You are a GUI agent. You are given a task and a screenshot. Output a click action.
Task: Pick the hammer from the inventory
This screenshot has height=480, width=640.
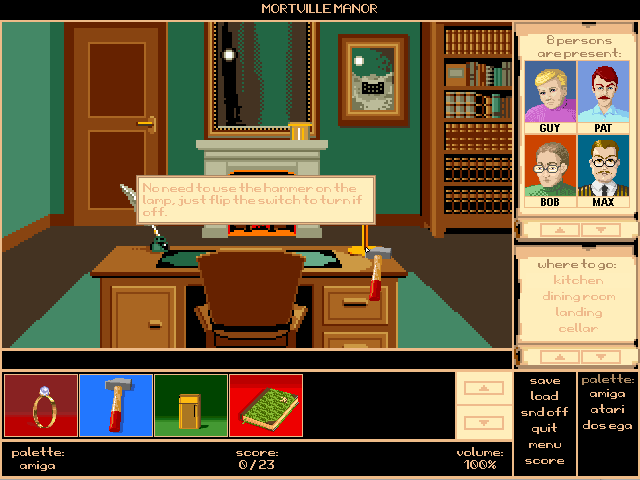point(116,405)
